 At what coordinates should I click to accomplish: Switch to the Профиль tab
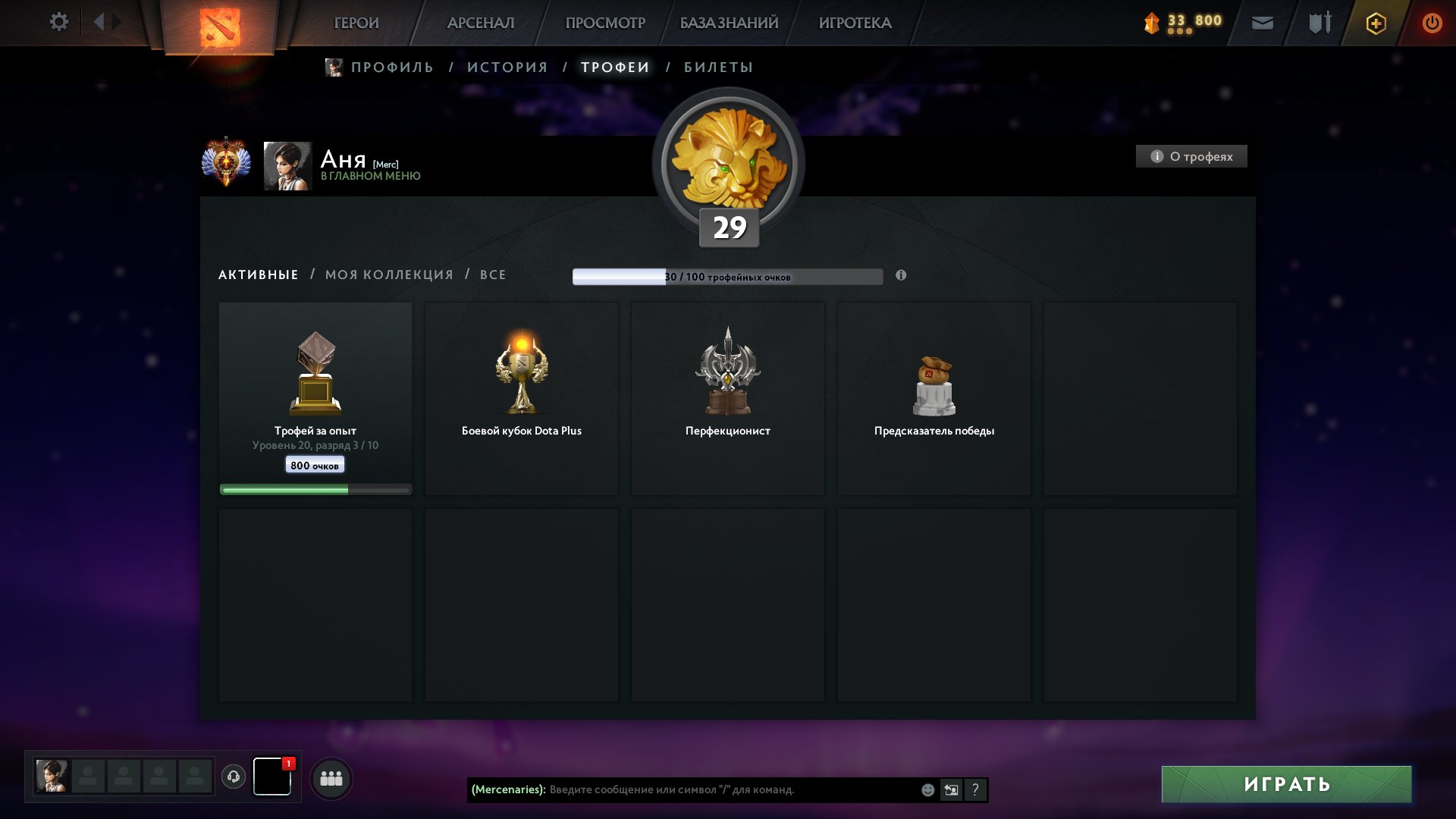click(x=391, y=67)
